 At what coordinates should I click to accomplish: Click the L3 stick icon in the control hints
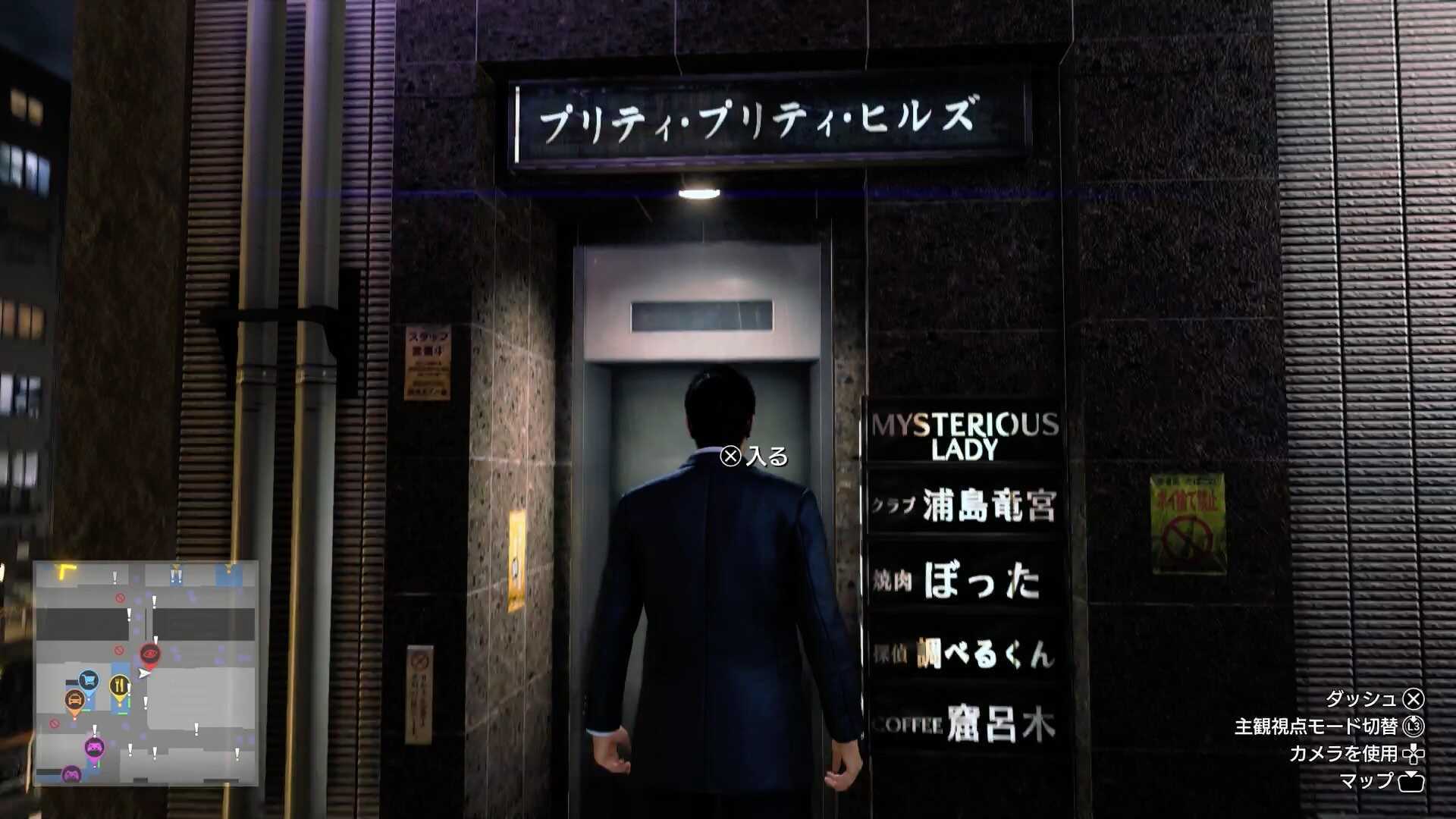pyautogui.click(x=1412, y=727)
